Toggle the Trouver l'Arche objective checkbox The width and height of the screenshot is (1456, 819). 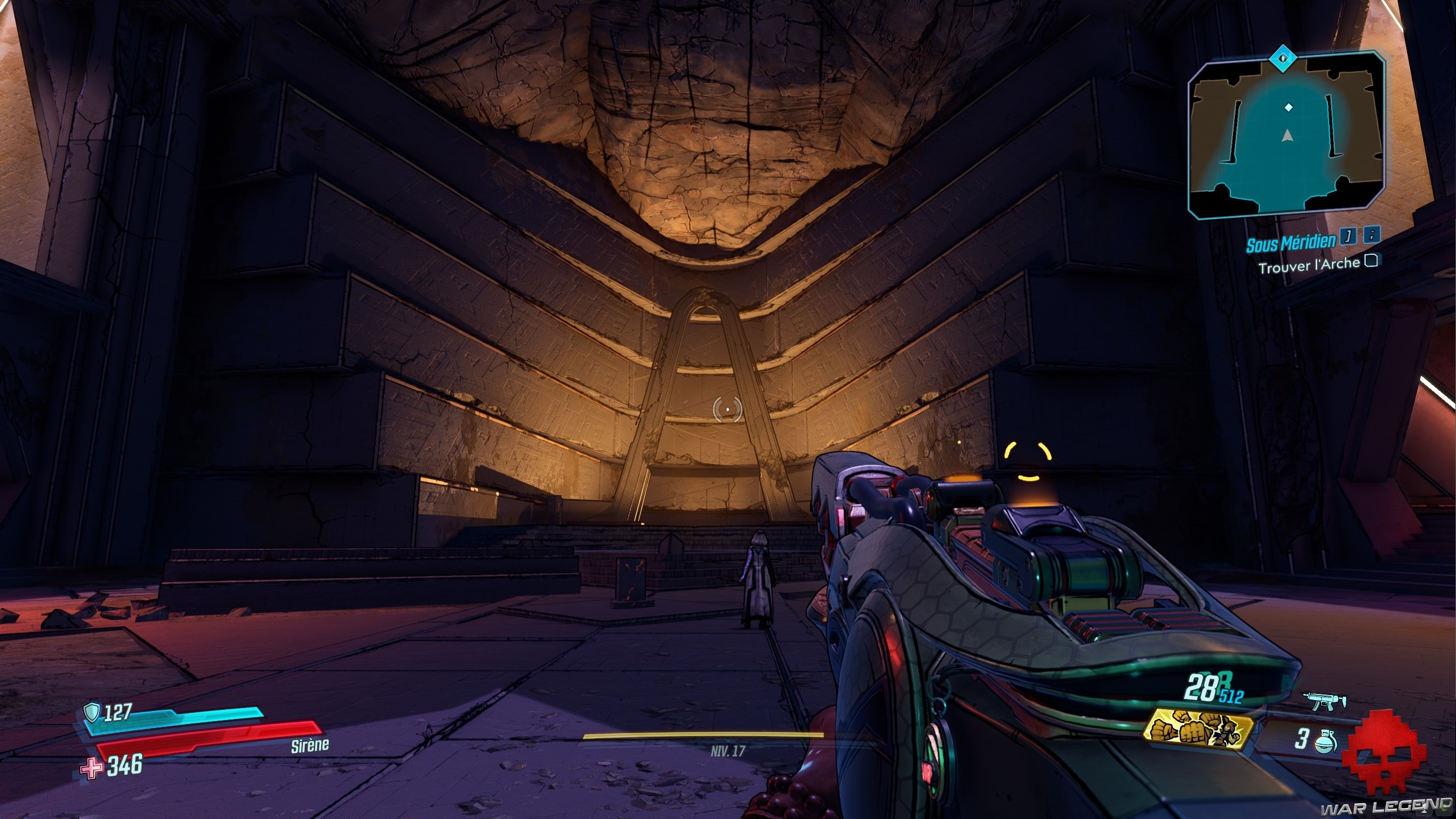click(x=1371, y=260)
